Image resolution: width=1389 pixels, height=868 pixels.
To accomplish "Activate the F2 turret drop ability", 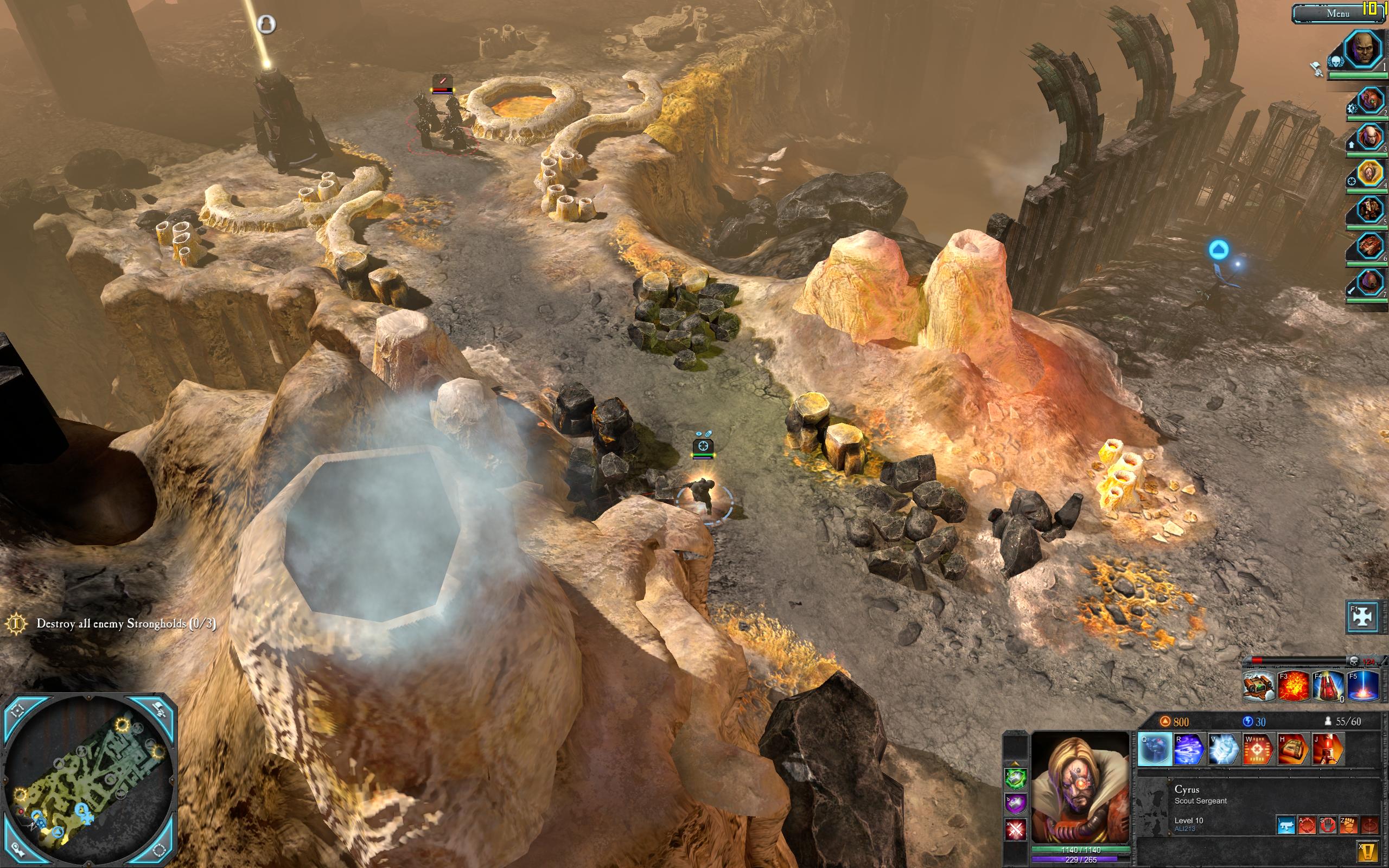I will pos(1259,687).
